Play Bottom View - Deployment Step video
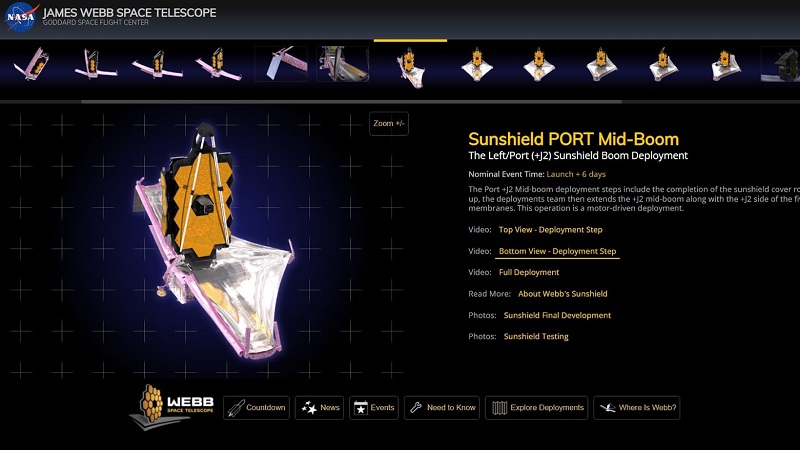This screenshot has width=800, height=450. tap(557, 251)
